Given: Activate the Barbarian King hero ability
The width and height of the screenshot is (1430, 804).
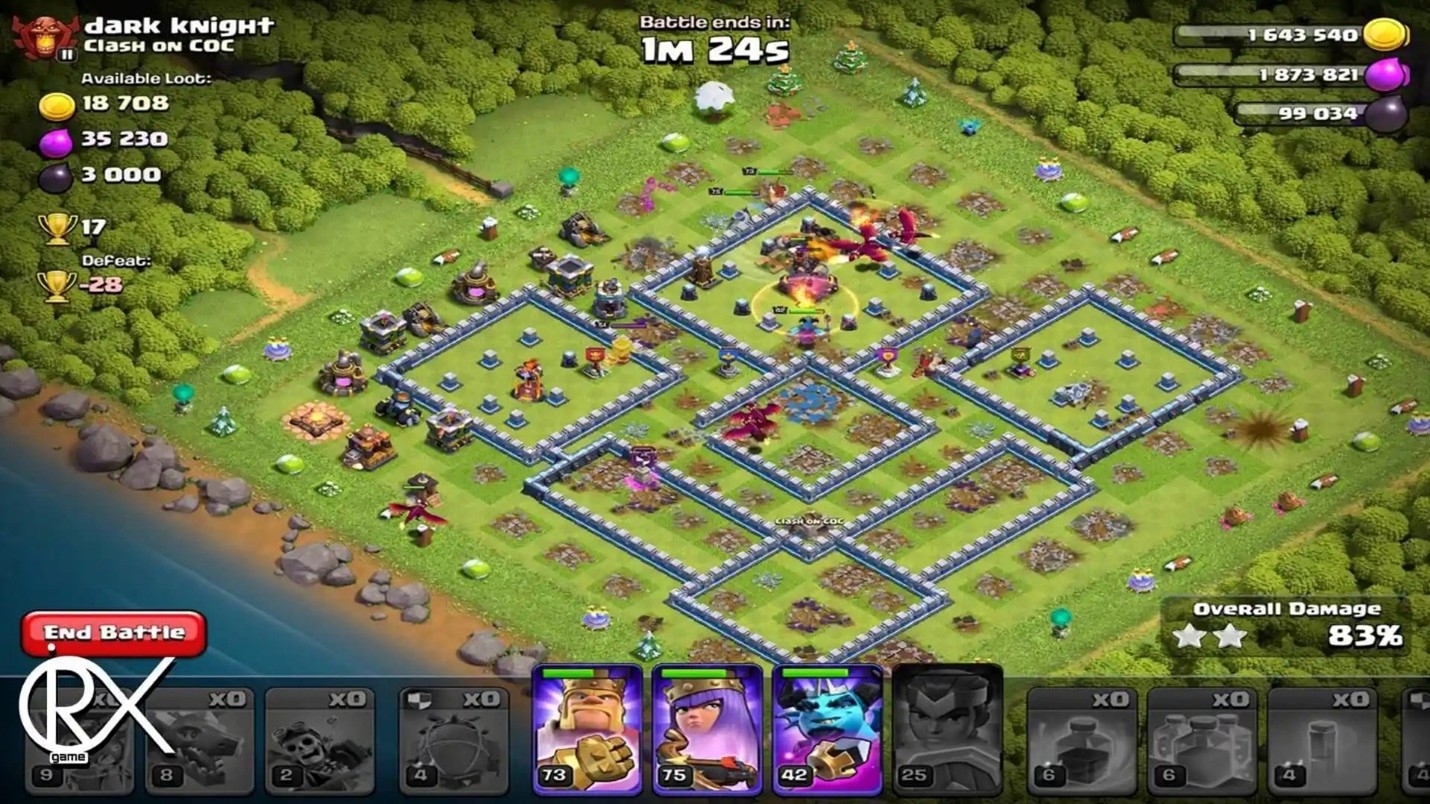Looking at the screenshot, I should [x=587, y=730].
